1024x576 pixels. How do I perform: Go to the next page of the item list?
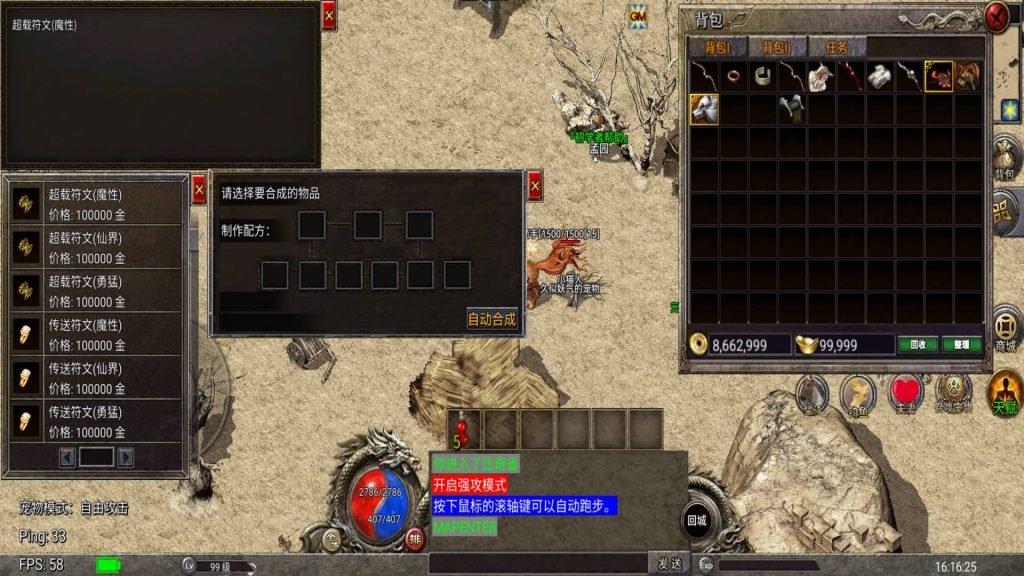point(126,457)
